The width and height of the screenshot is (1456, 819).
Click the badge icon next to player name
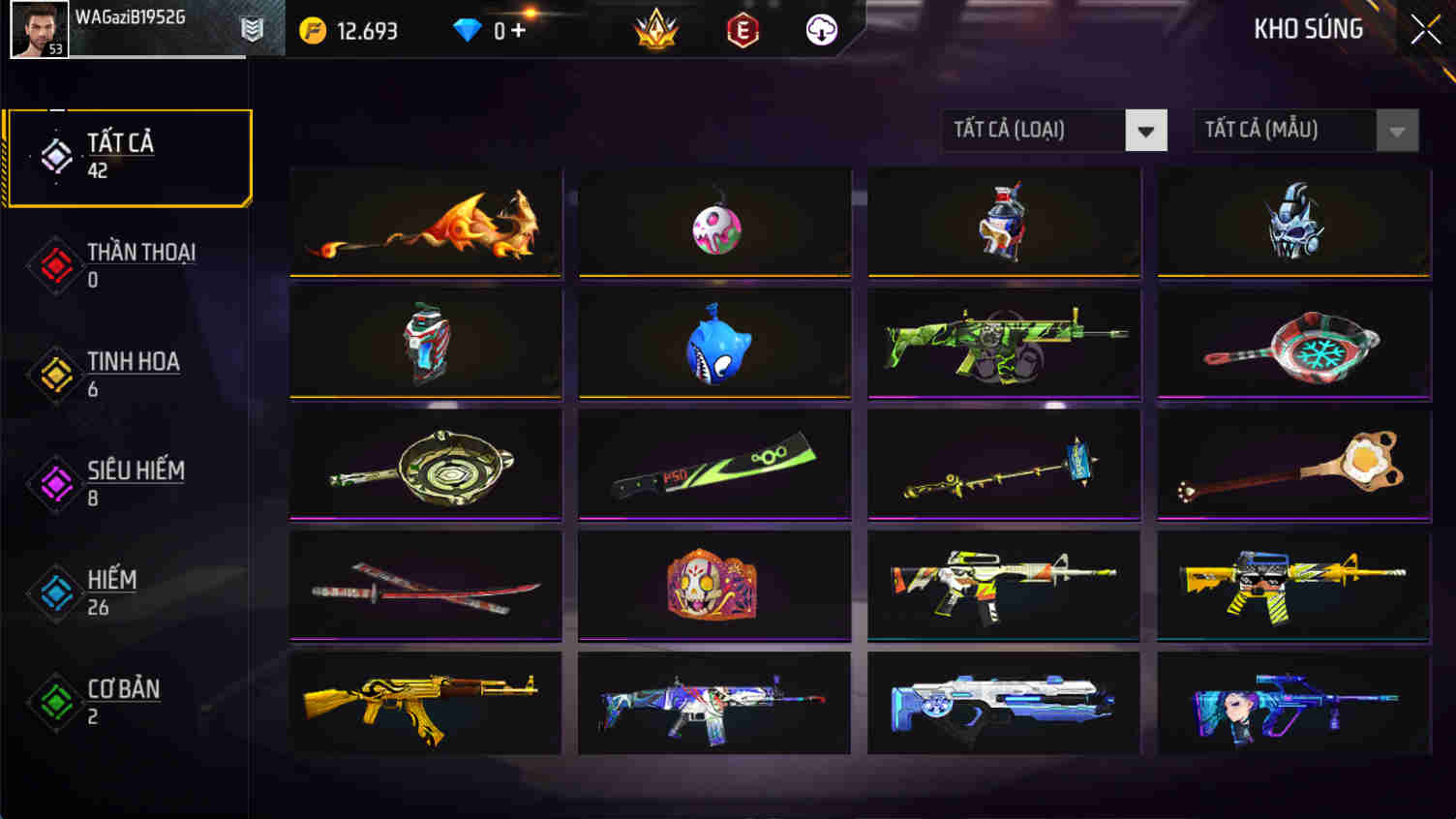point(250,29)
